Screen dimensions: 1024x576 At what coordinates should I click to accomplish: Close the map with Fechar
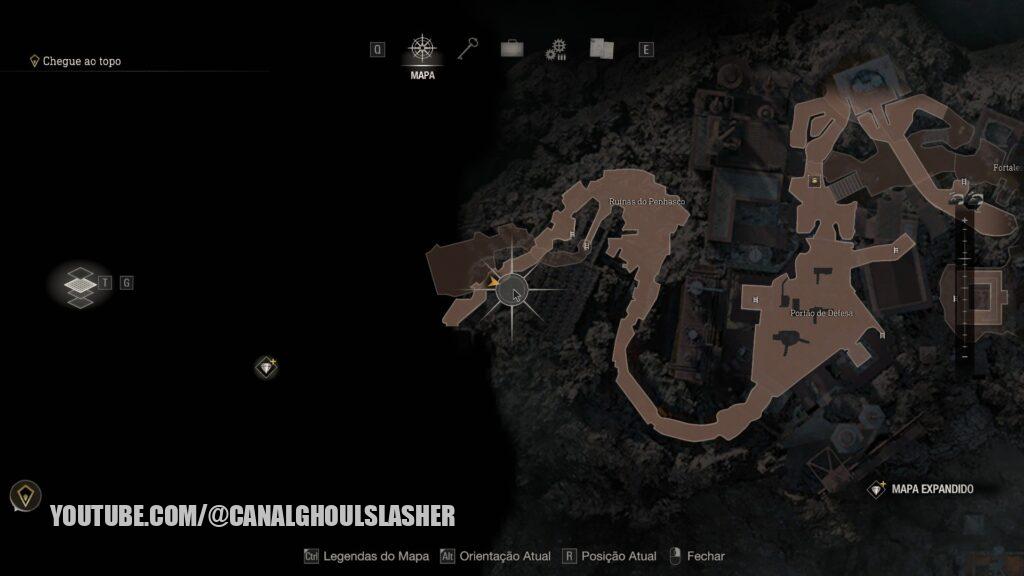click(697, 556)
